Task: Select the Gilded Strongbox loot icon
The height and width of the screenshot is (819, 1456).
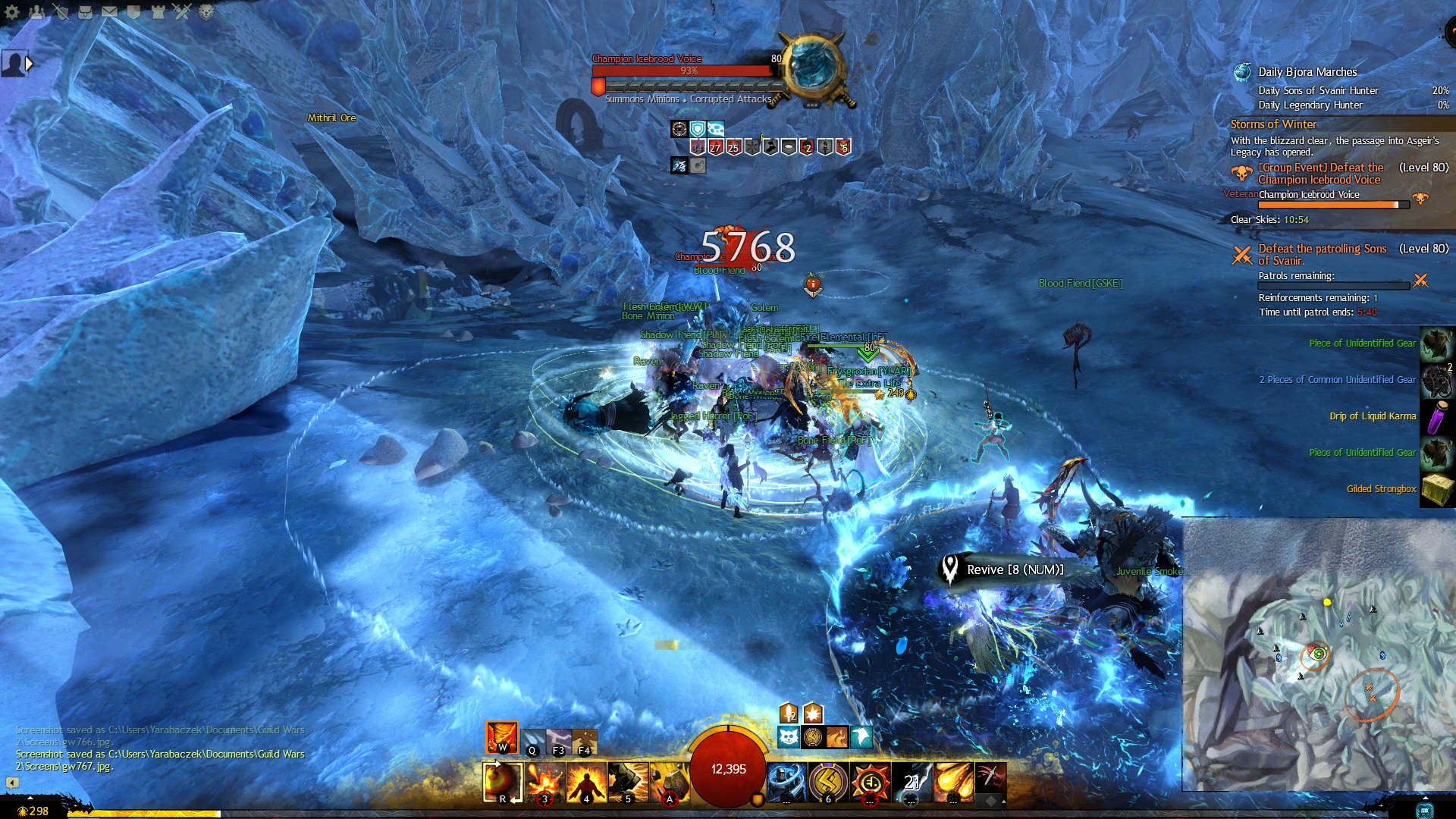Action: (1436, 489)
